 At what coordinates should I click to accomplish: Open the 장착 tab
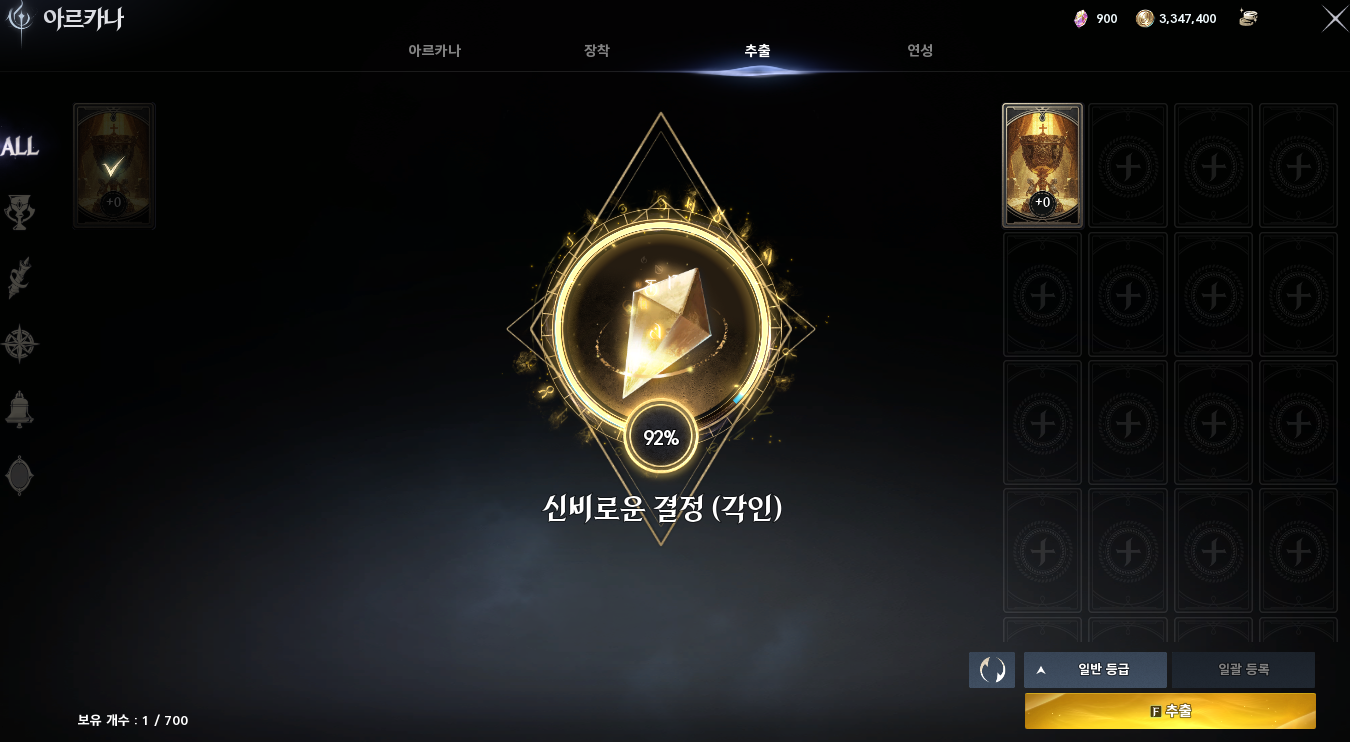[597, 49]
